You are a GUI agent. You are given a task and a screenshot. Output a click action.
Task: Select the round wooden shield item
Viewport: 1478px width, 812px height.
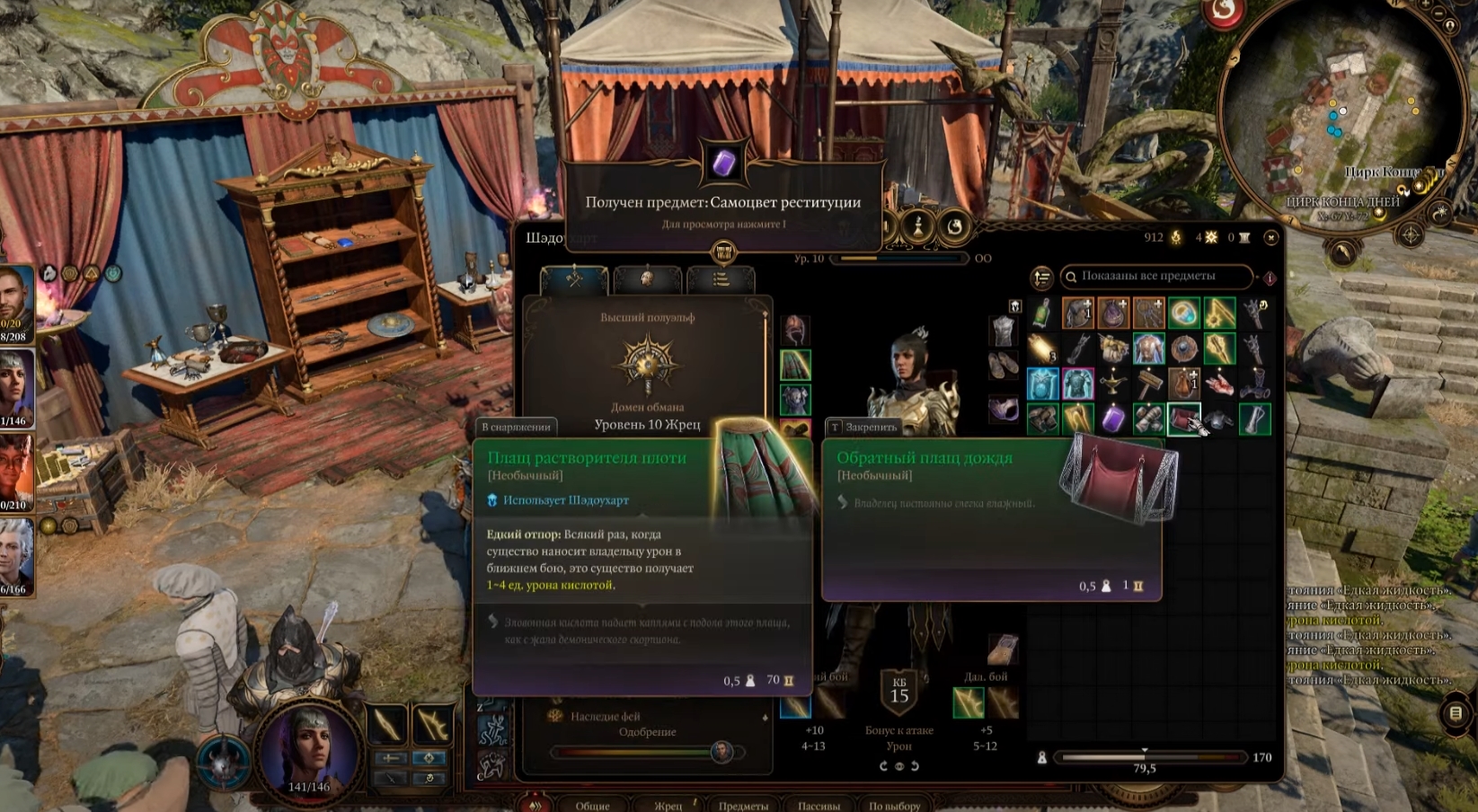1184,349
